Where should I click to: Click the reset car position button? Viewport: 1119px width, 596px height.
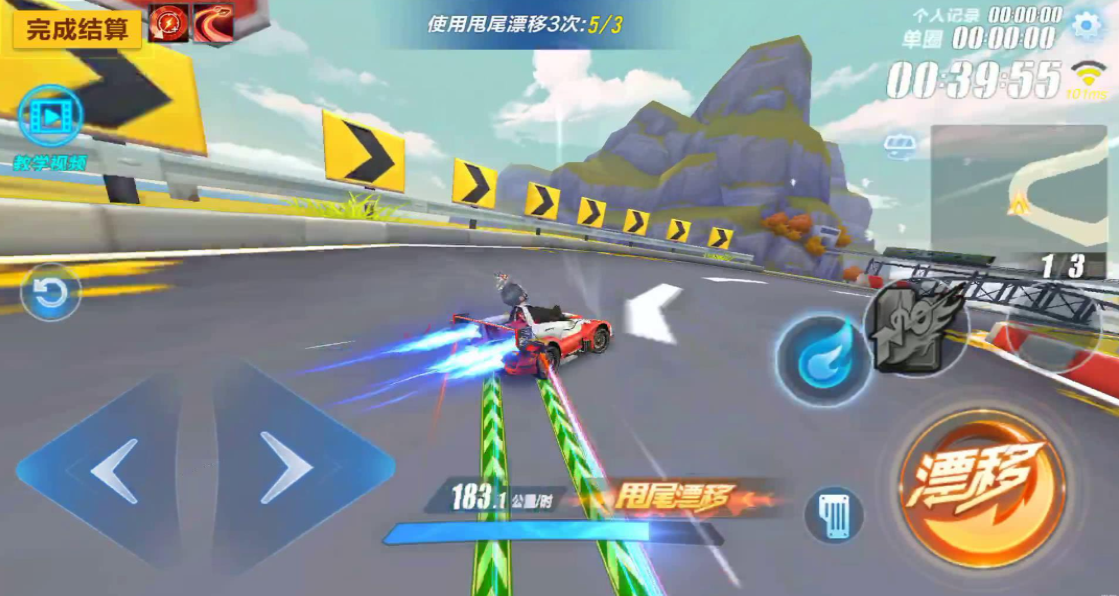50,293
